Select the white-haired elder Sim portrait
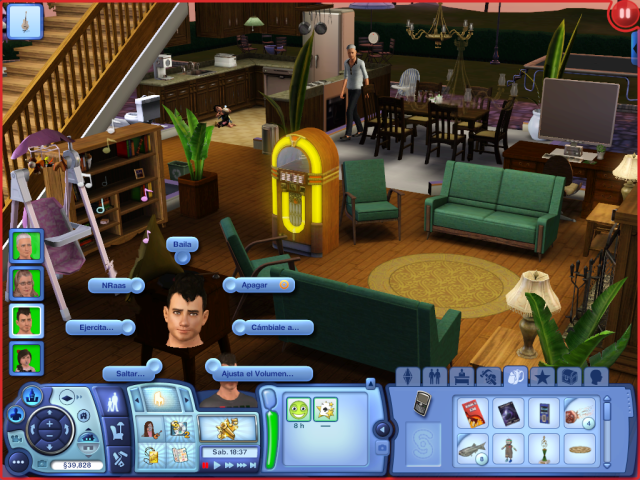The image size is (640, 480). coord(26,247)
